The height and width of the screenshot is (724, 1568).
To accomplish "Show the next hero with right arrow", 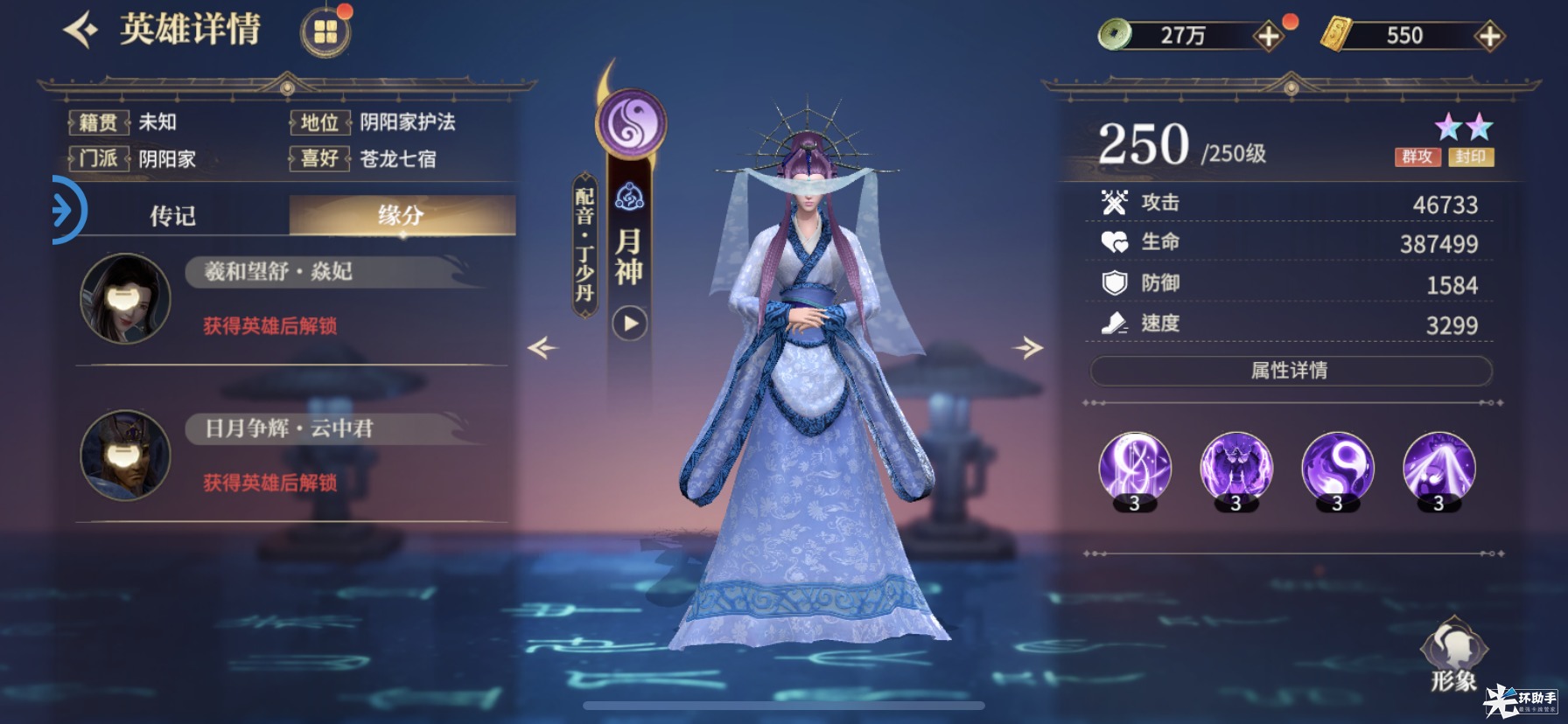I will (x=1028, y=348).
